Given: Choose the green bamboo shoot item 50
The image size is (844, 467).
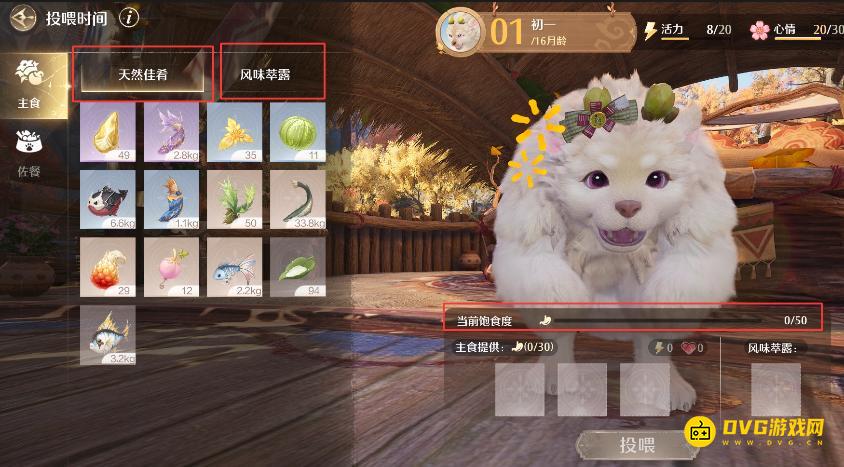Looking at the screenshot, I should click(x=234, y=199).
